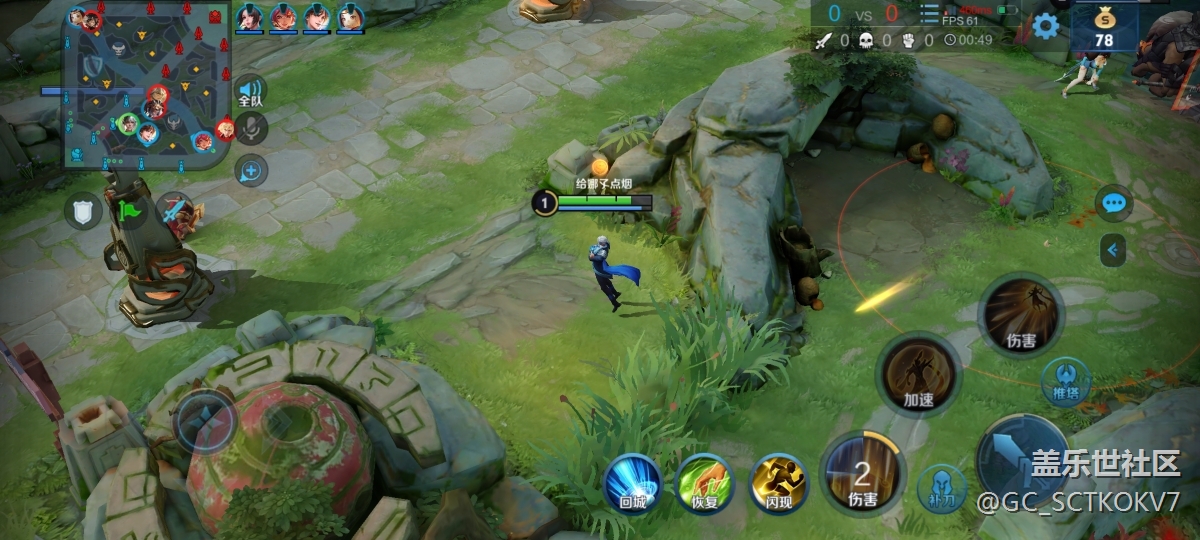Image resolution: width=1200 pixels, height=540 pixels.
Task: Toggle the muted microphone button
Action: point(251,129)
